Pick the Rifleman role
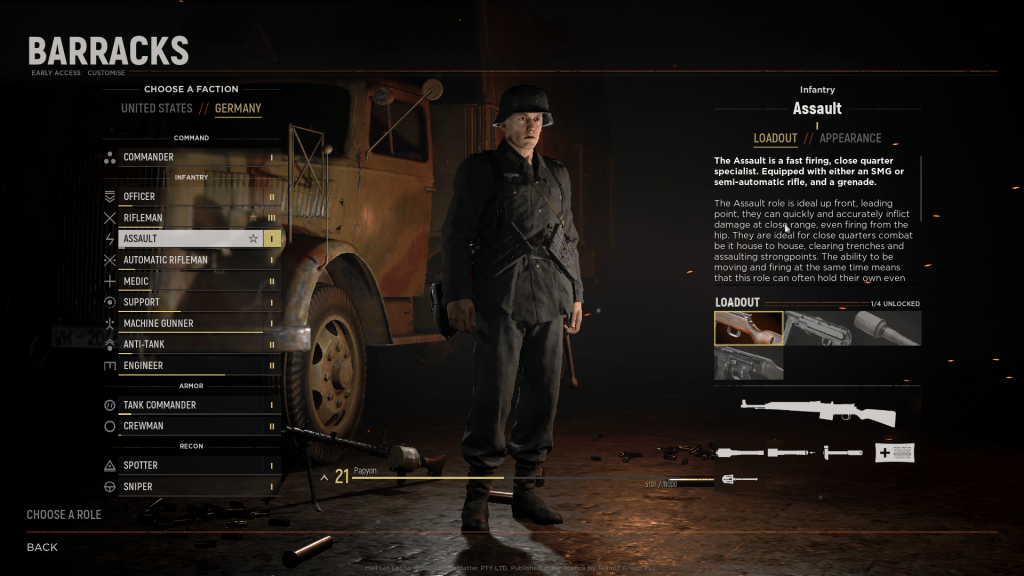The width and height of the screenshot is (1024, 576). point(190,218)
